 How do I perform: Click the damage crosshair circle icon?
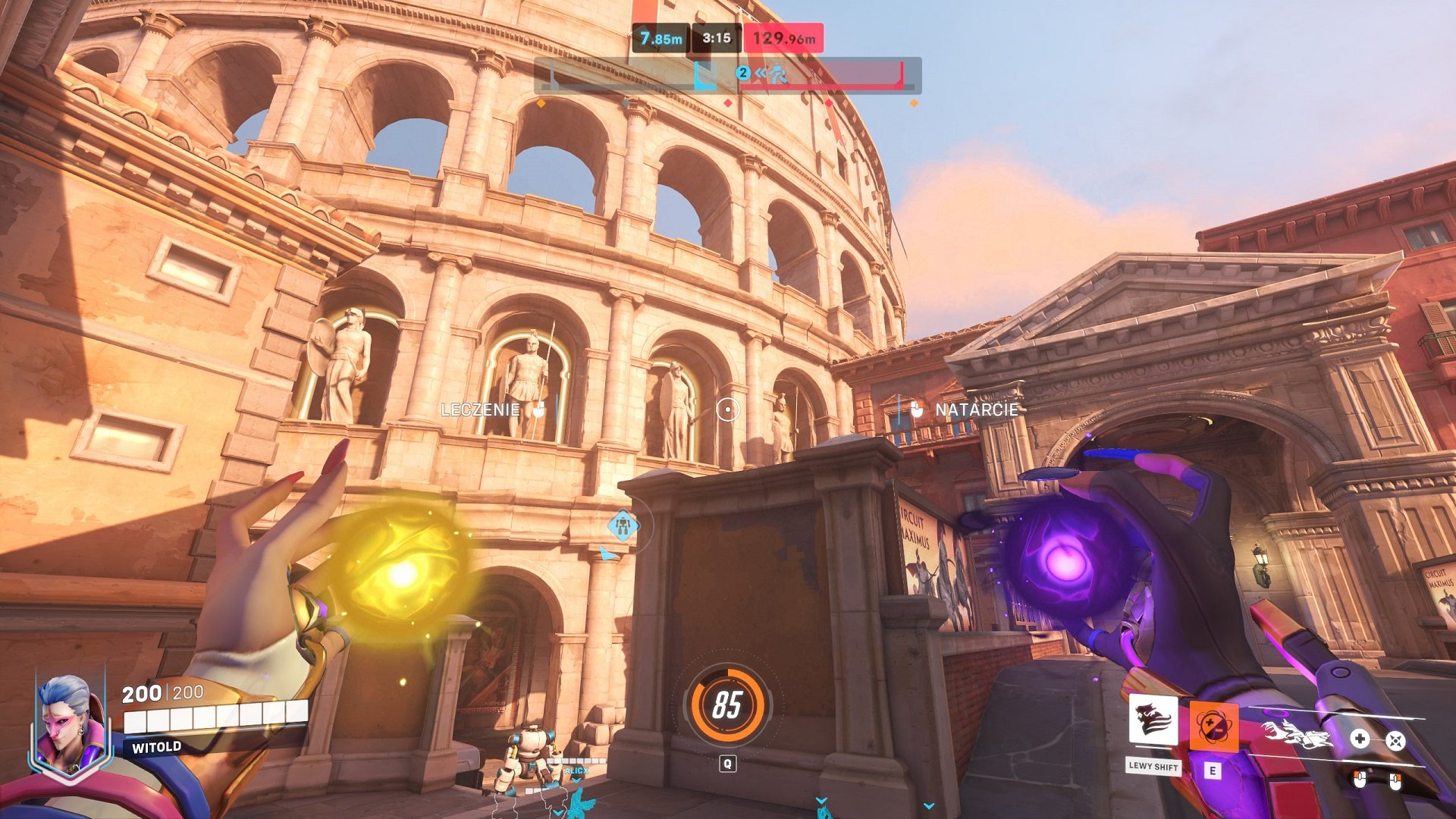1395,740
